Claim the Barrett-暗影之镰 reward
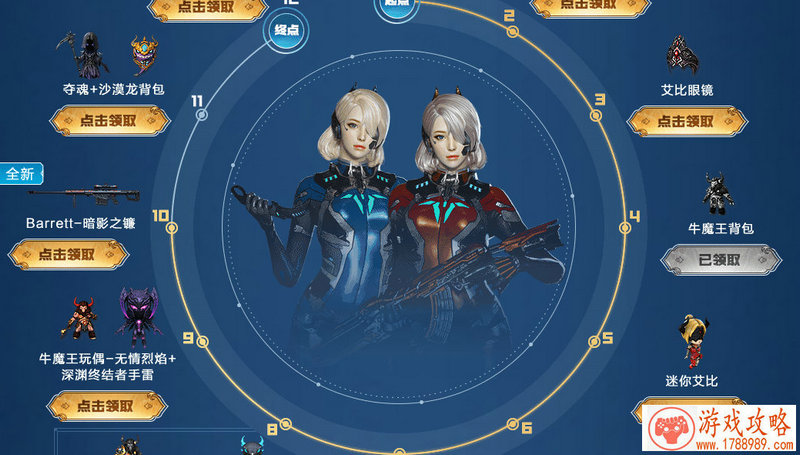The width and height of the screenshot is (800, 455). pyautogui.click(x=69, y=255)
